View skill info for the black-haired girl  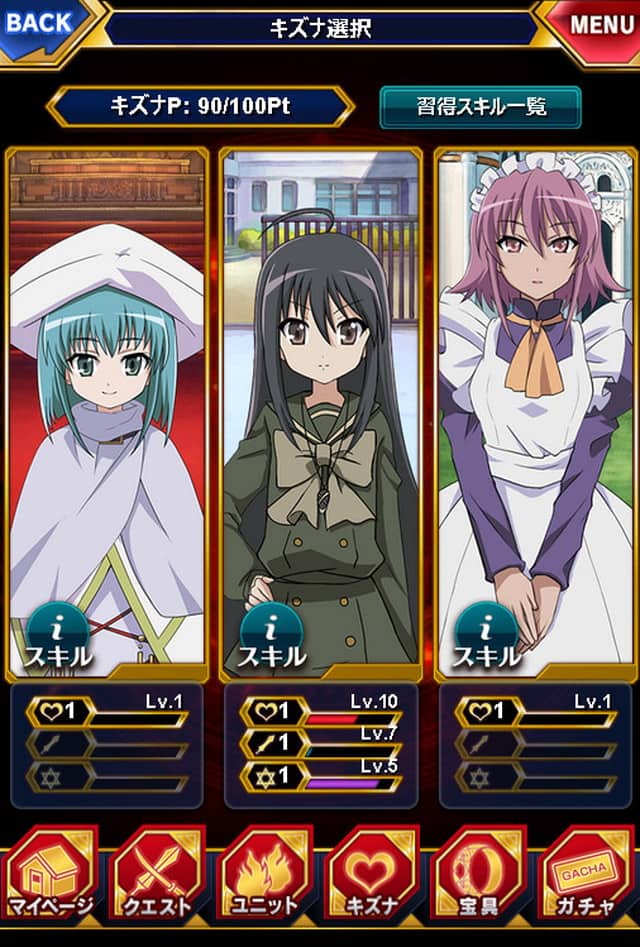click(x=271, y=638)
